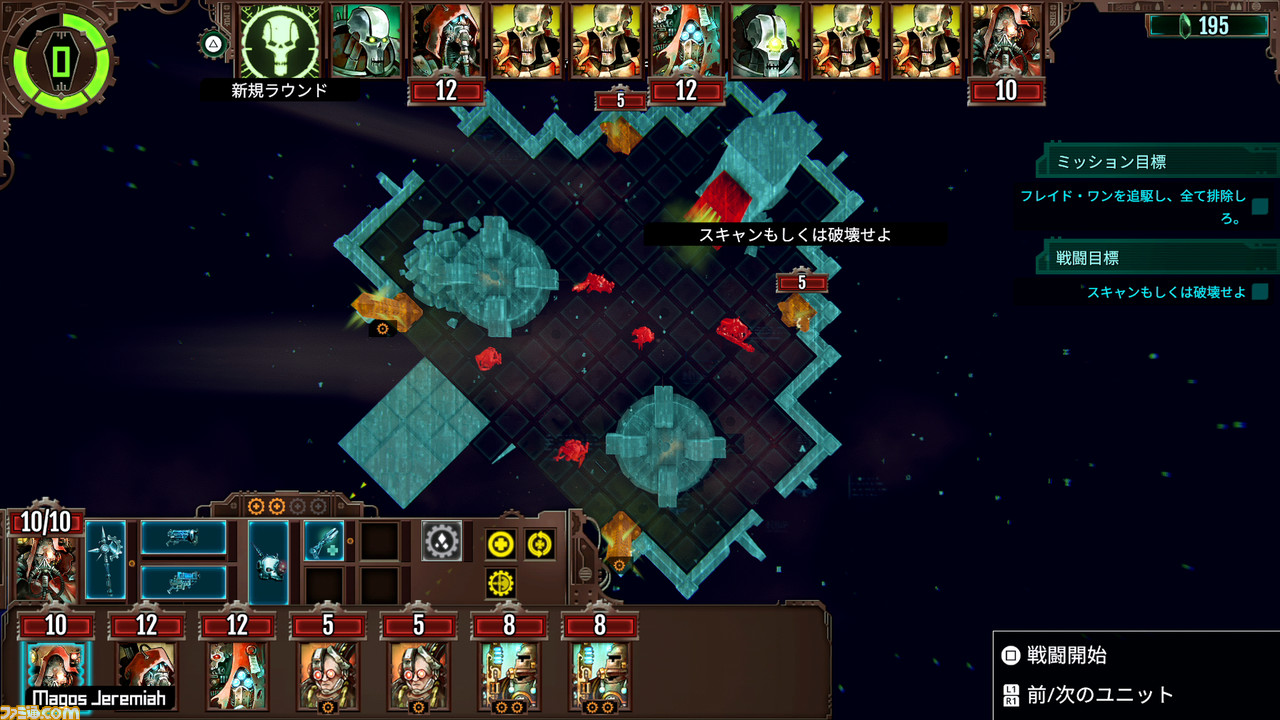
Task: Open the 戦闘目標 combat objectives header
Action: pyautogui.click(x=1088, y=257)
